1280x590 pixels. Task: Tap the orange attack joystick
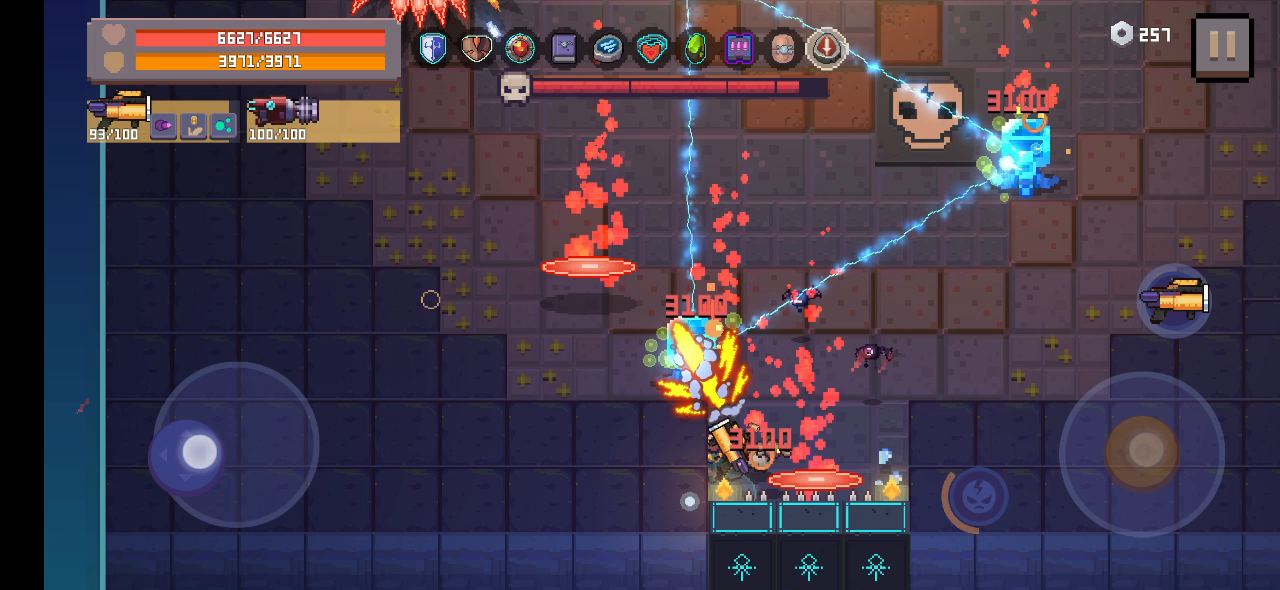tap(1142, 451)
